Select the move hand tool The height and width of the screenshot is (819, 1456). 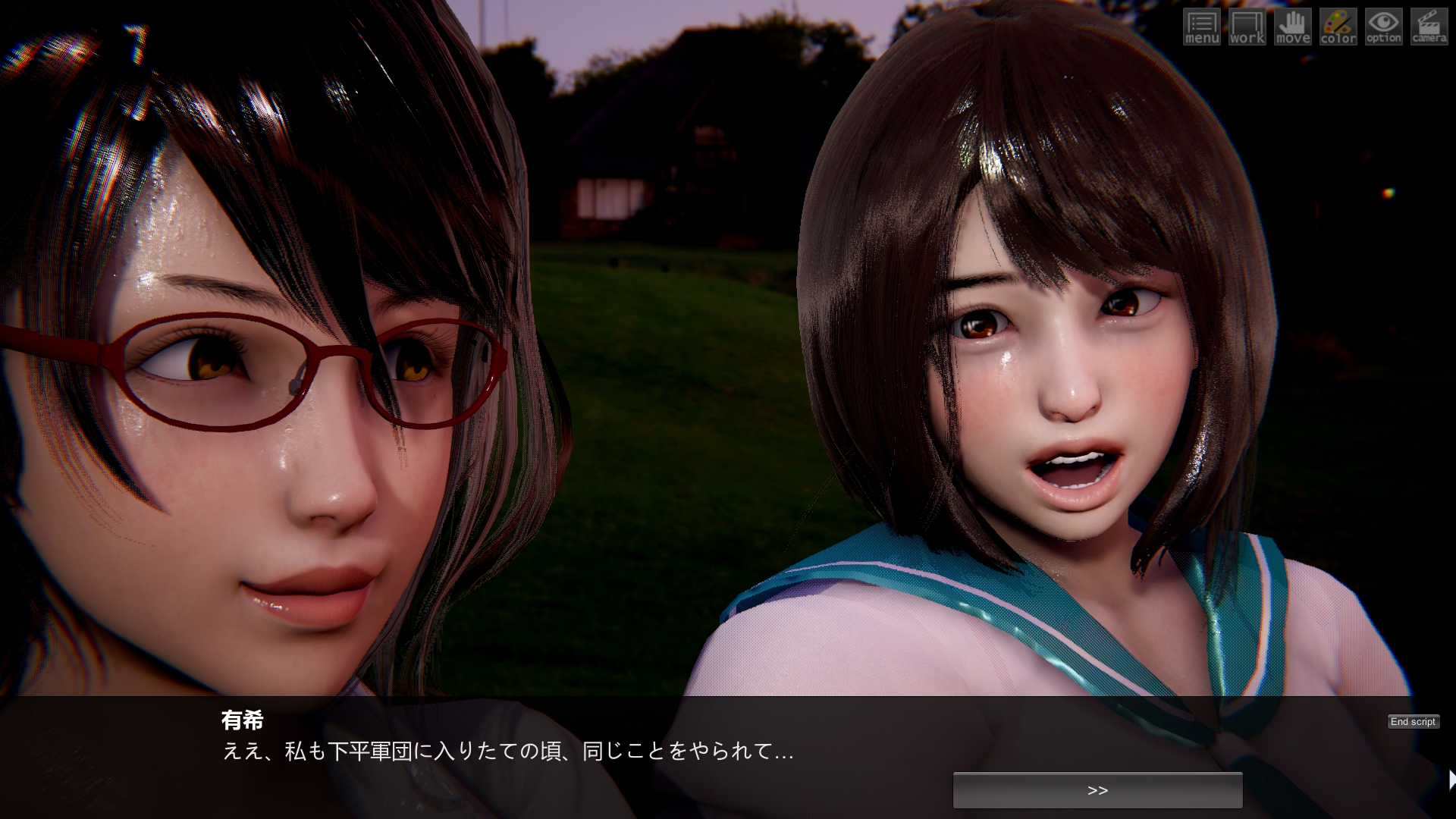point(1293,27)
